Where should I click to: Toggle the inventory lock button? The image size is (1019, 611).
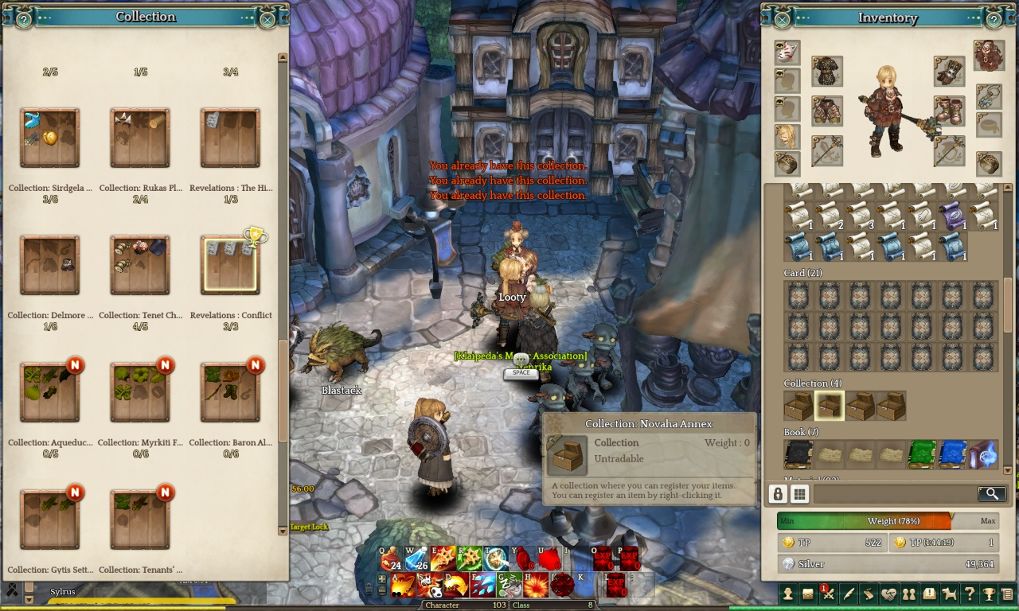pos(777,493)
